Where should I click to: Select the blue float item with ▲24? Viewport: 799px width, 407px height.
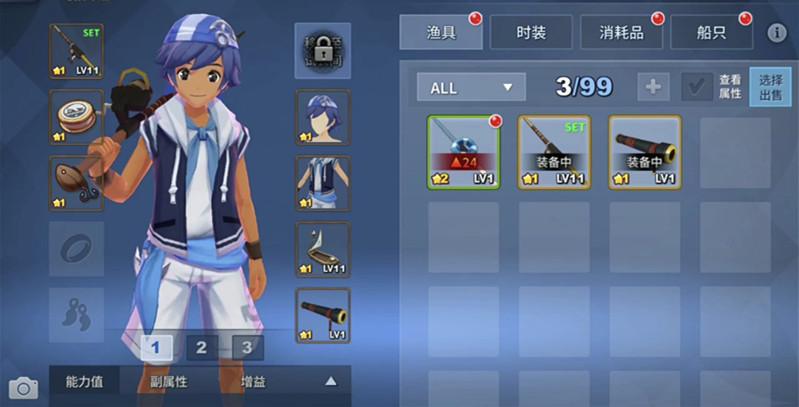464,151
